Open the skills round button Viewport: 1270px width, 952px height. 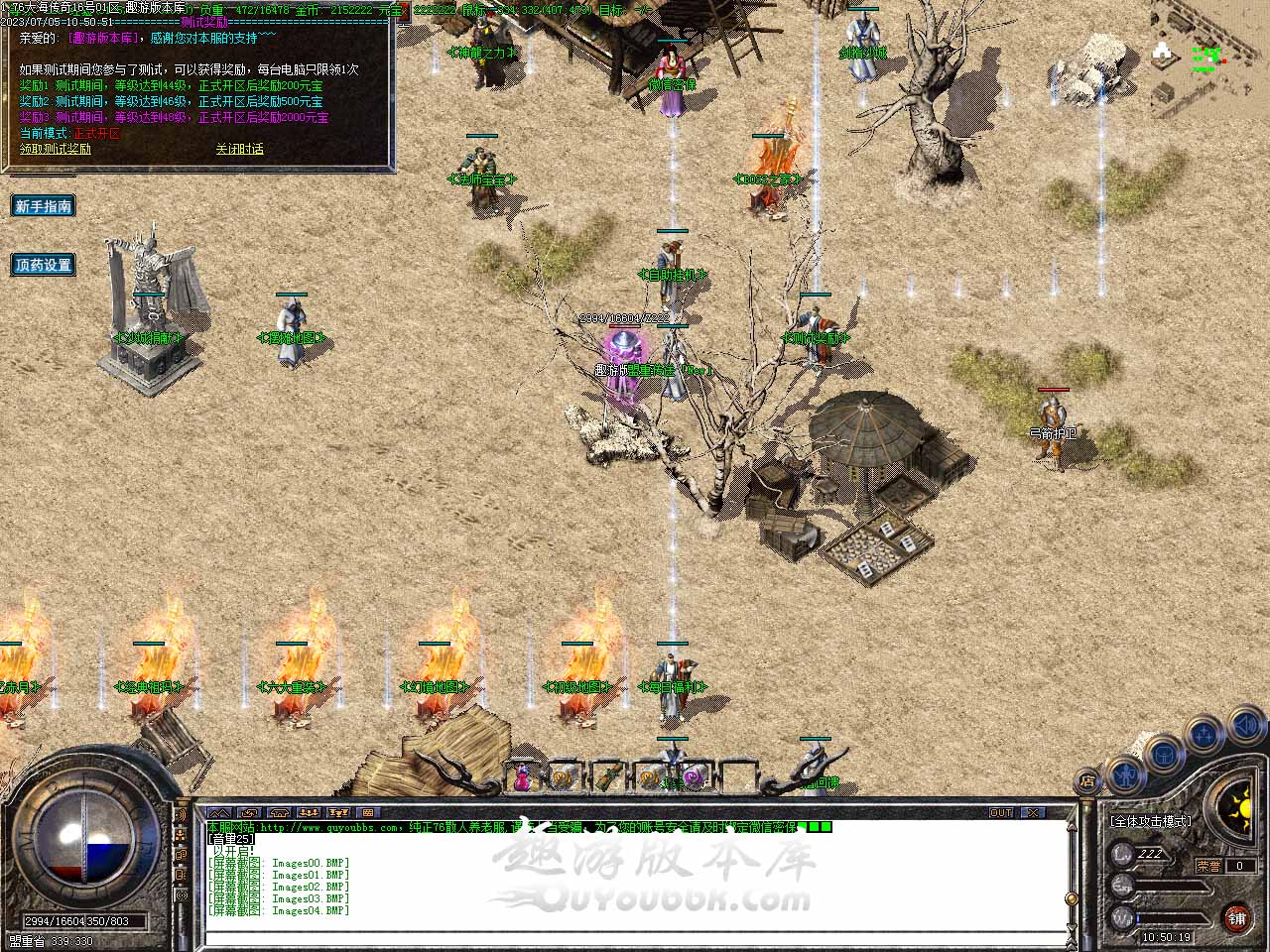coord(1205,736)
